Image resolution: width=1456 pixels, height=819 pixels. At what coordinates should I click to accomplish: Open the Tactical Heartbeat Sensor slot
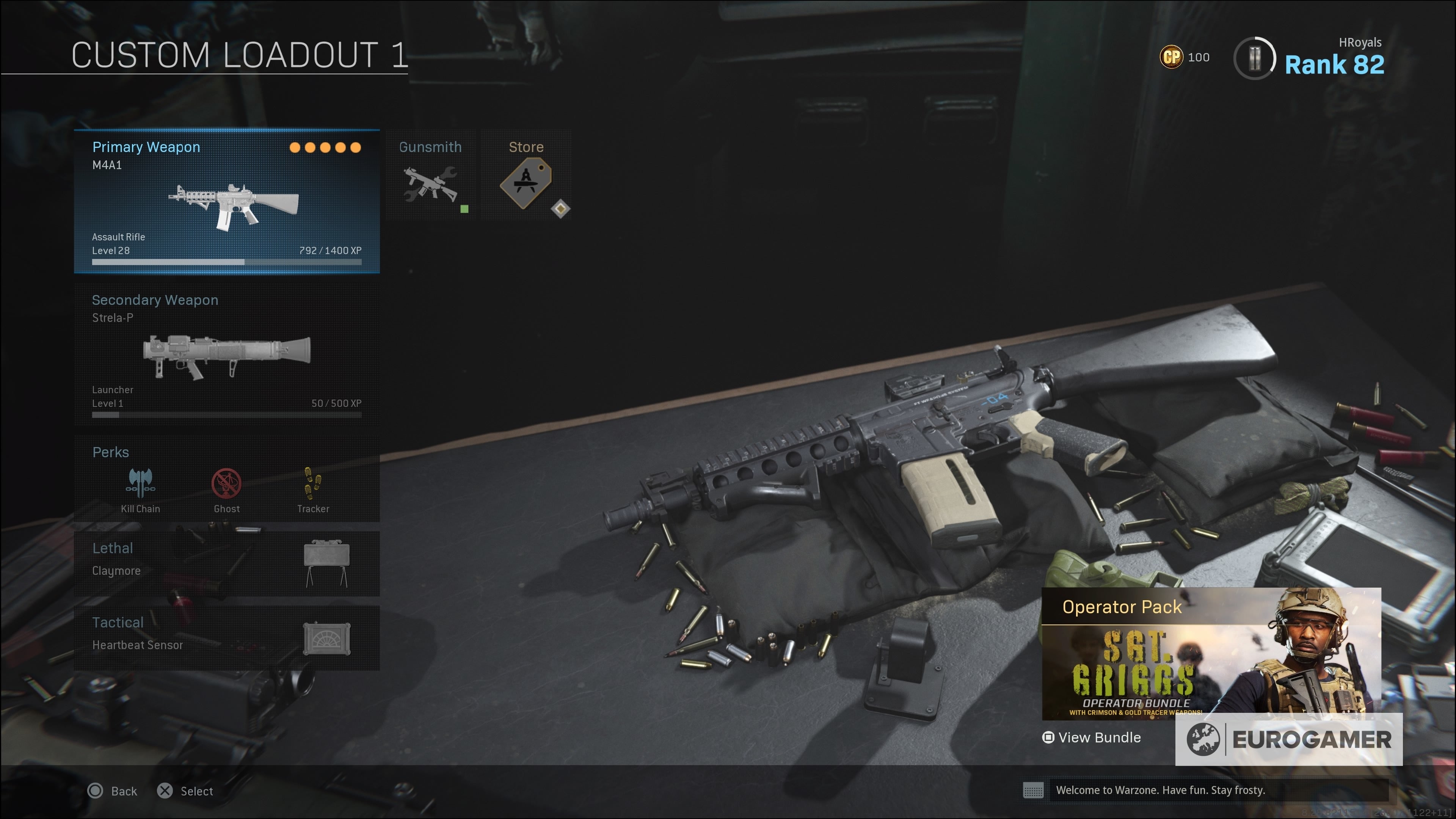pyautogui.click(x=227, y=637)
